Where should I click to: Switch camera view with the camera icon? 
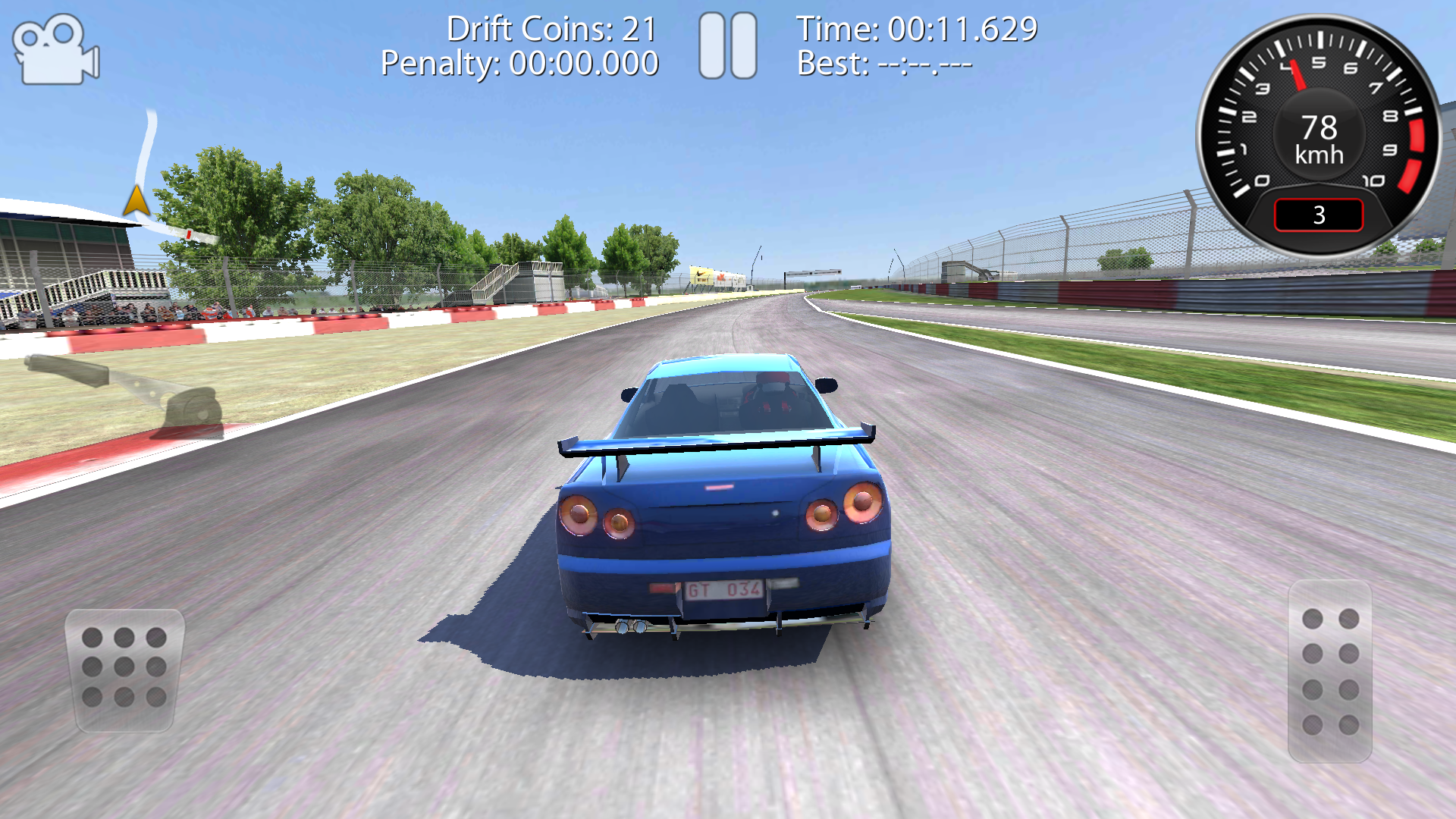tap(56, 50)
